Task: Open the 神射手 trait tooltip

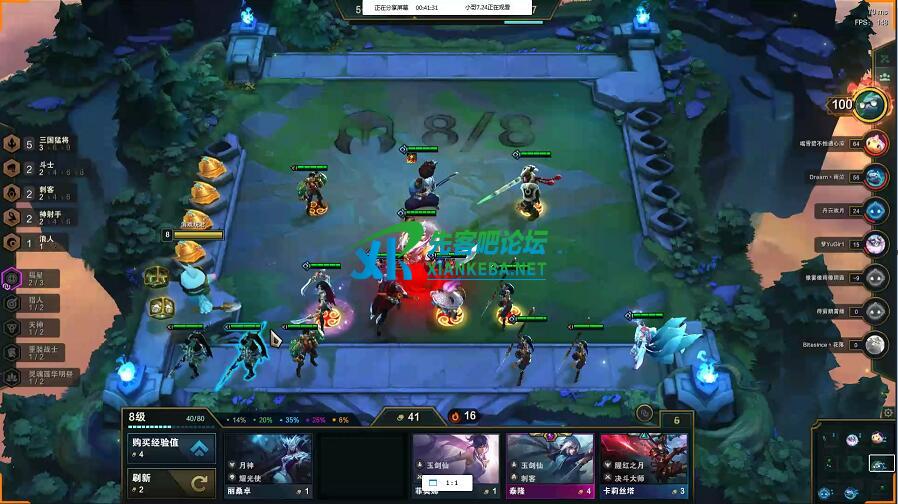Action: (x=38, y=217)
